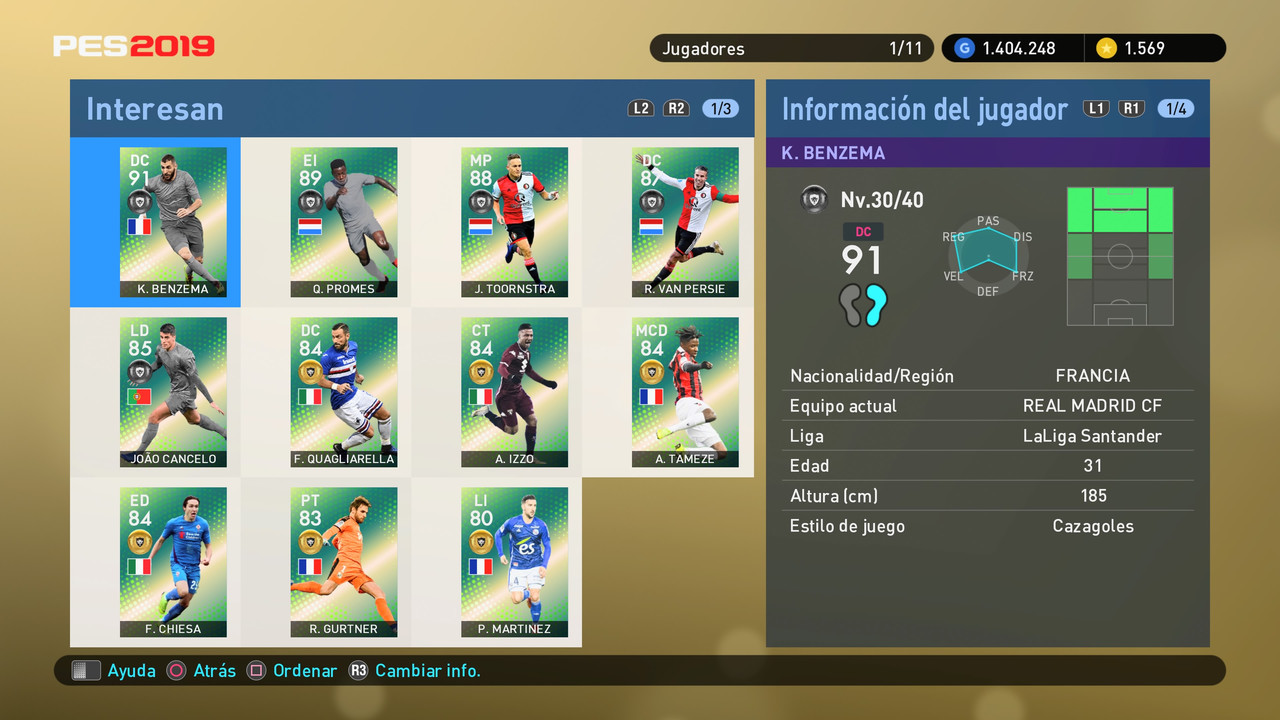Switch to previous list page with L2 indicator
1280x720 pixels.
(x=641, y=108)
